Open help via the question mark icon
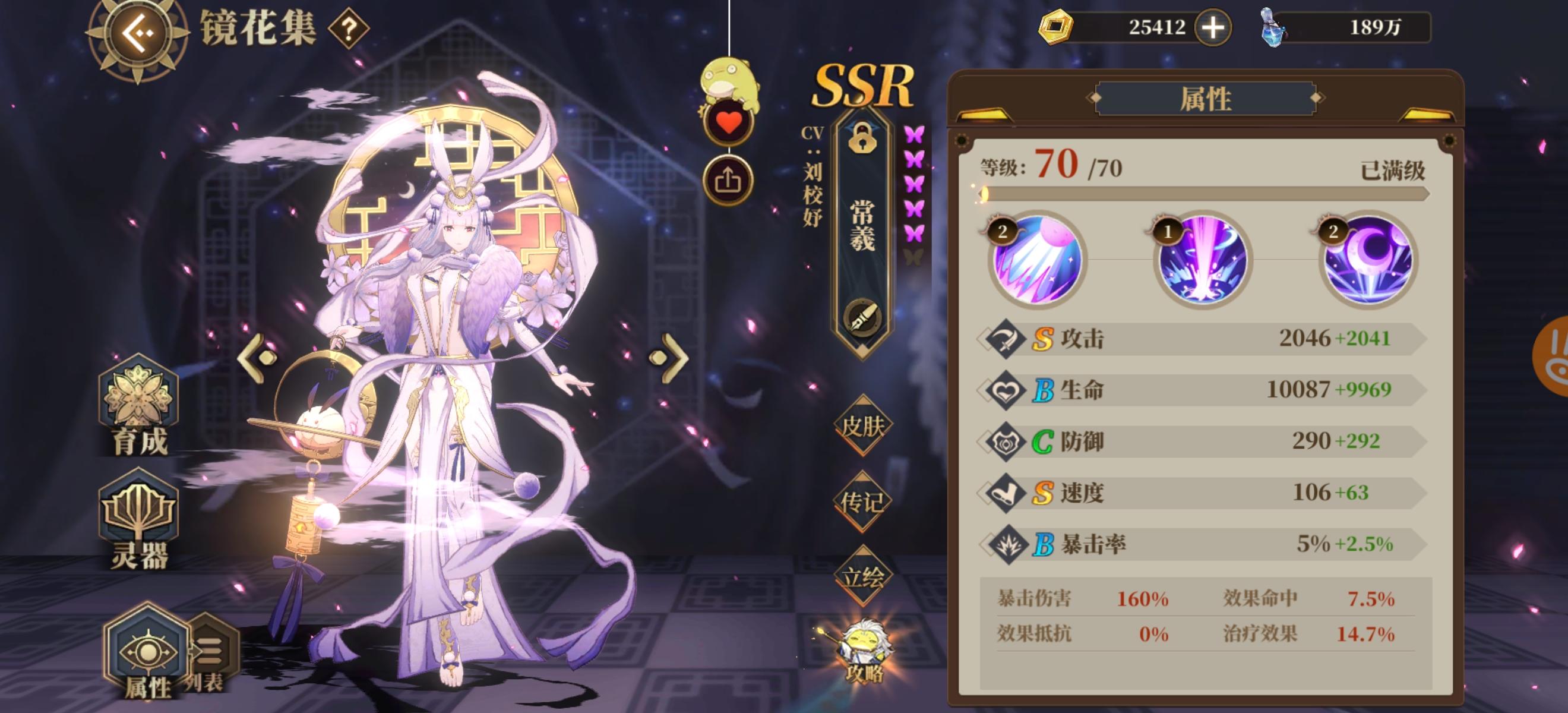The width and height of the screenshot is (1568, 713). tap(349, 27)
